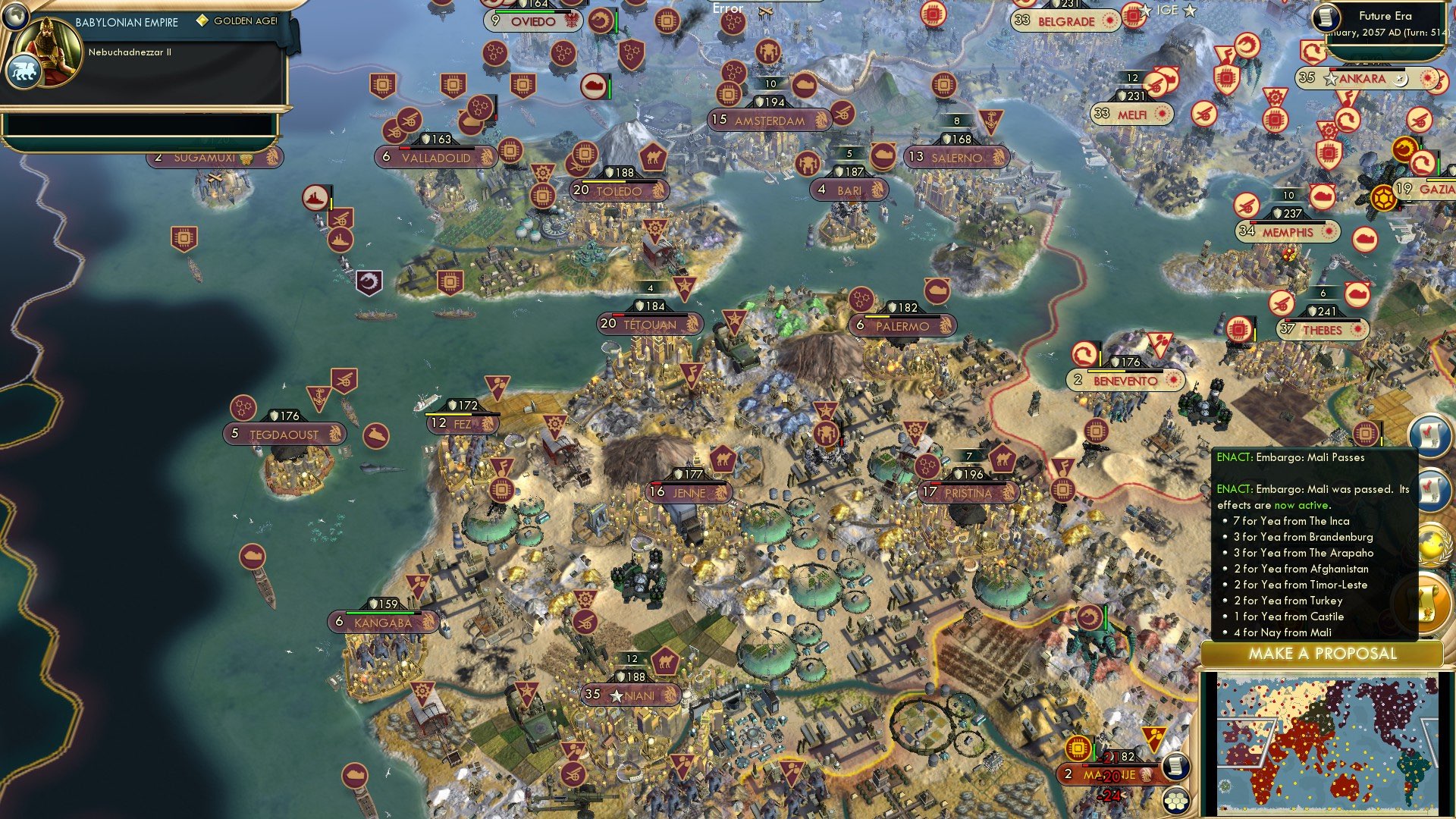Open the orange diplomacy scroll notification icon

coord(1430,598)
